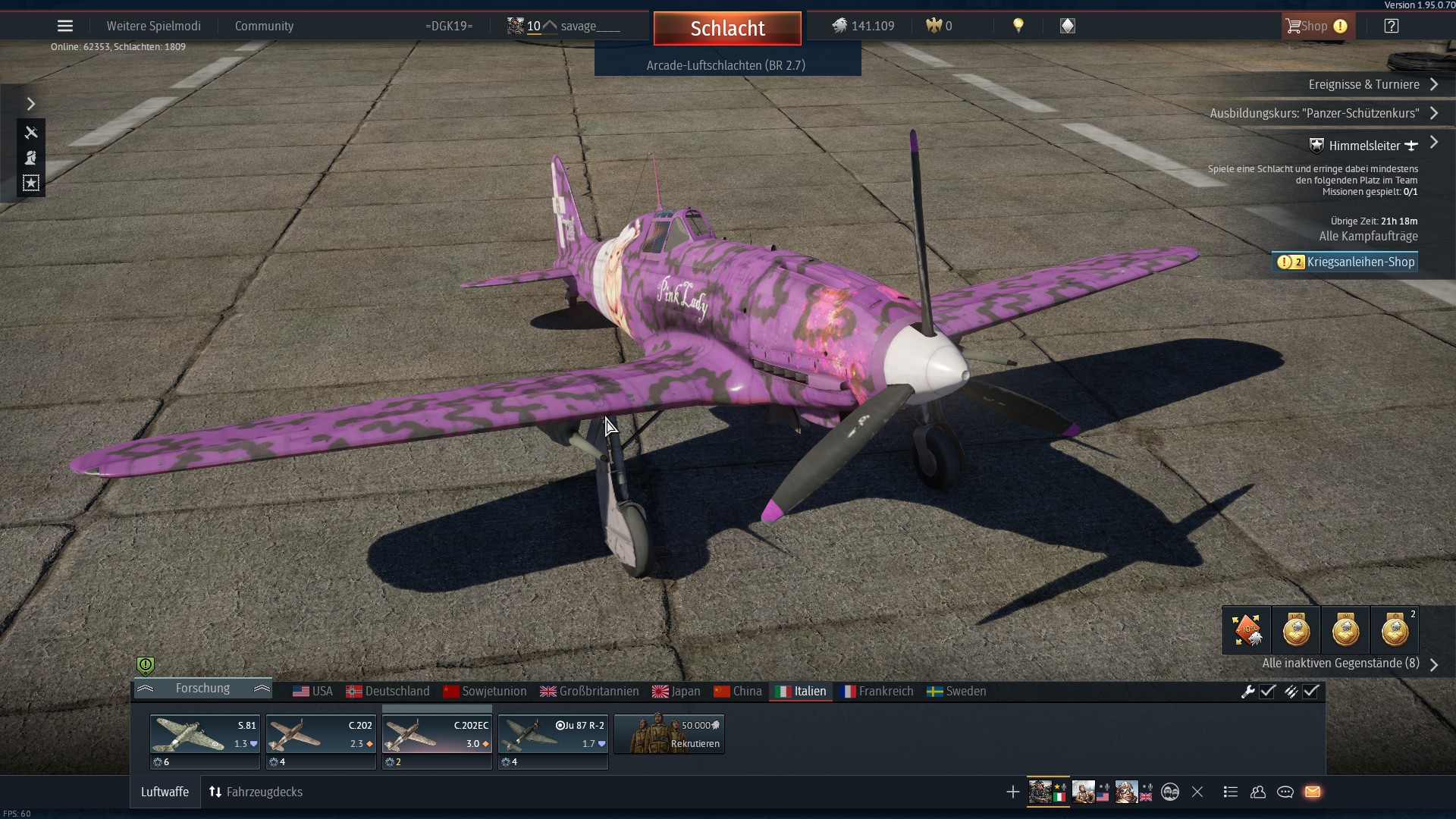Open the Shop
1456x819 pixels.
(1316, 26)
